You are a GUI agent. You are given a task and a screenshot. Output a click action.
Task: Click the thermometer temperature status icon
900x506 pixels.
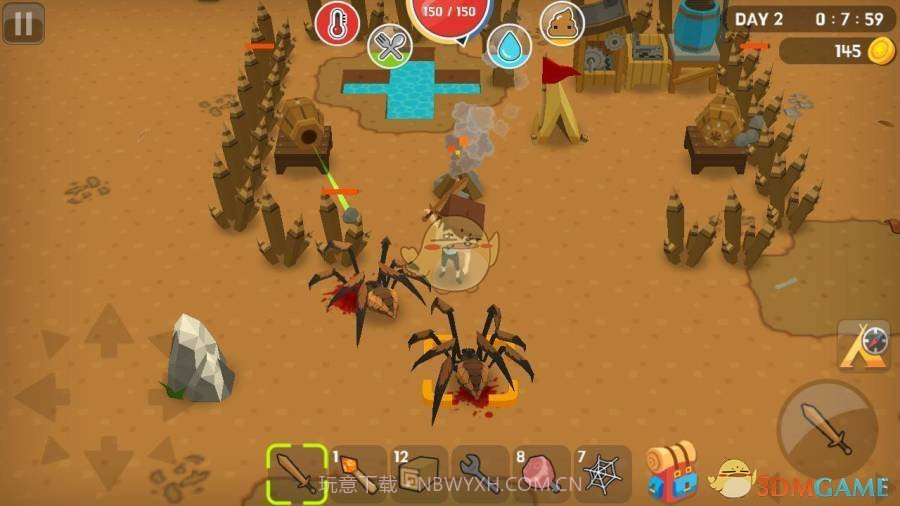click(337, 23)
